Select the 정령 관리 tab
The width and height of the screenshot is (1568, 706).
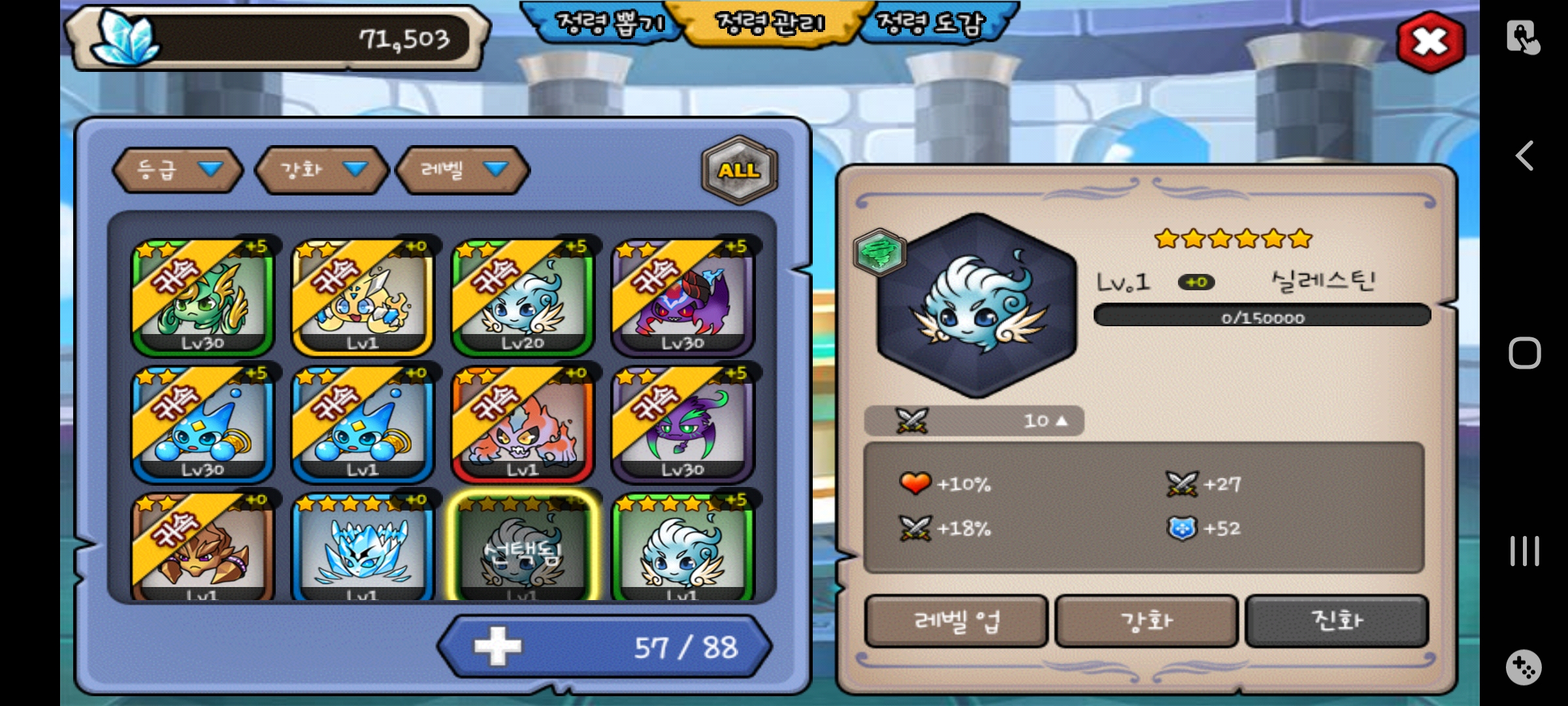(x=771, y=24)
